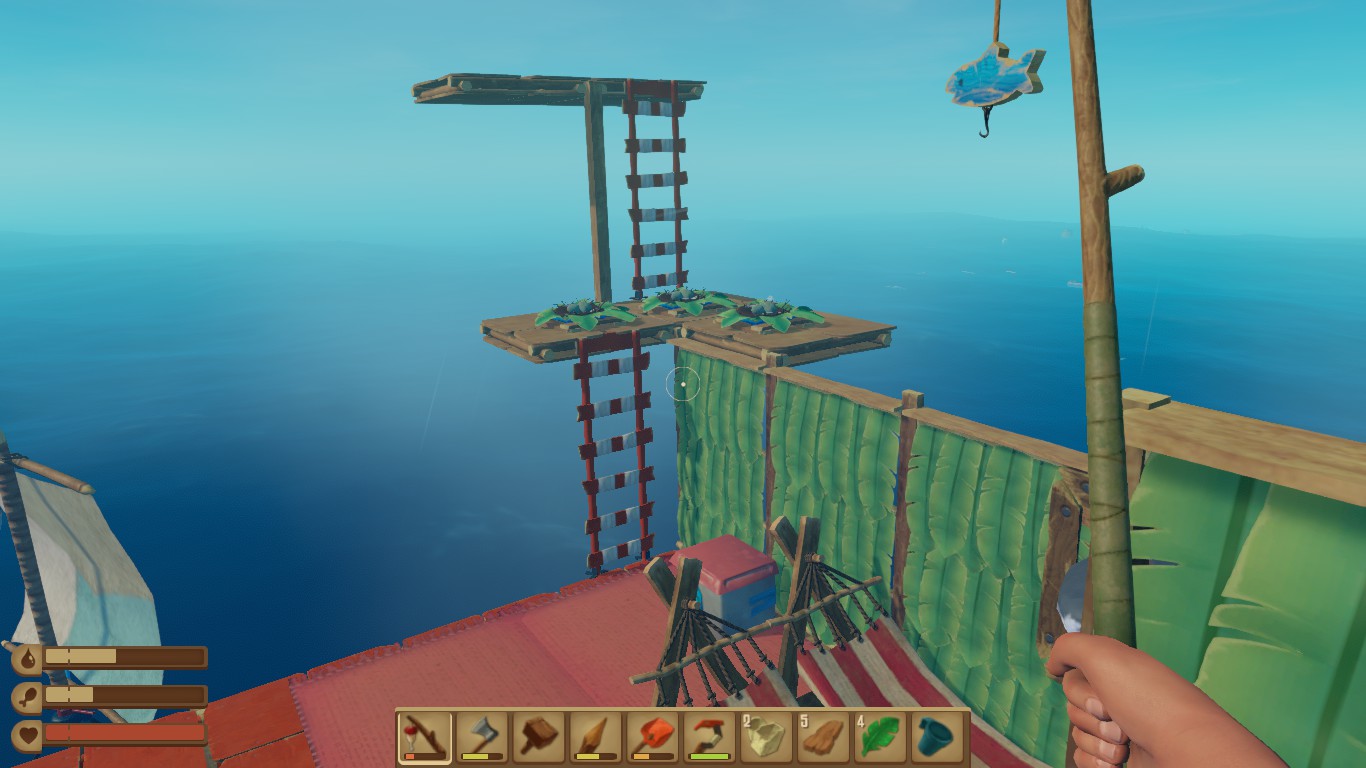Click the thirst droplet icon on the status bar
Image resolution: width=1366 pixels, height=768 pixels.
click(x=27, y=658)
